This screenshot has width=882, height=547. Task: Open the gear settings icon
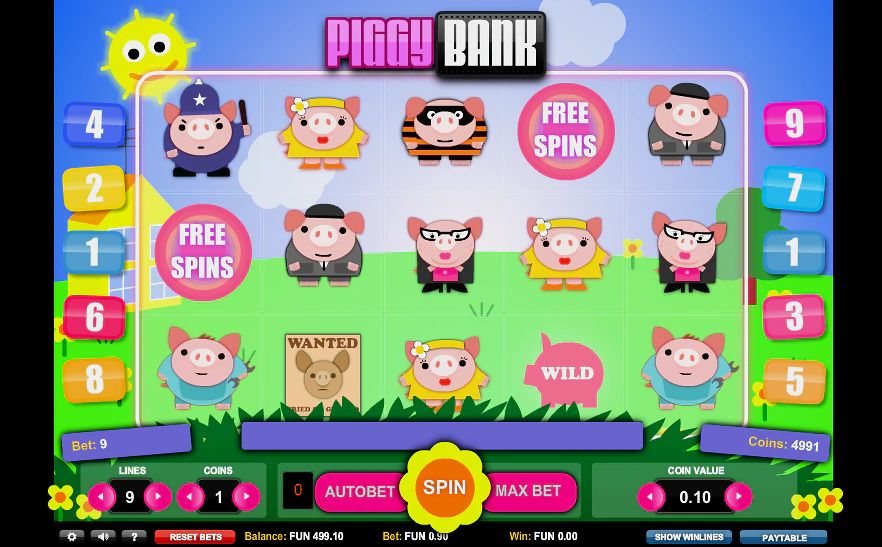point(71,536)
